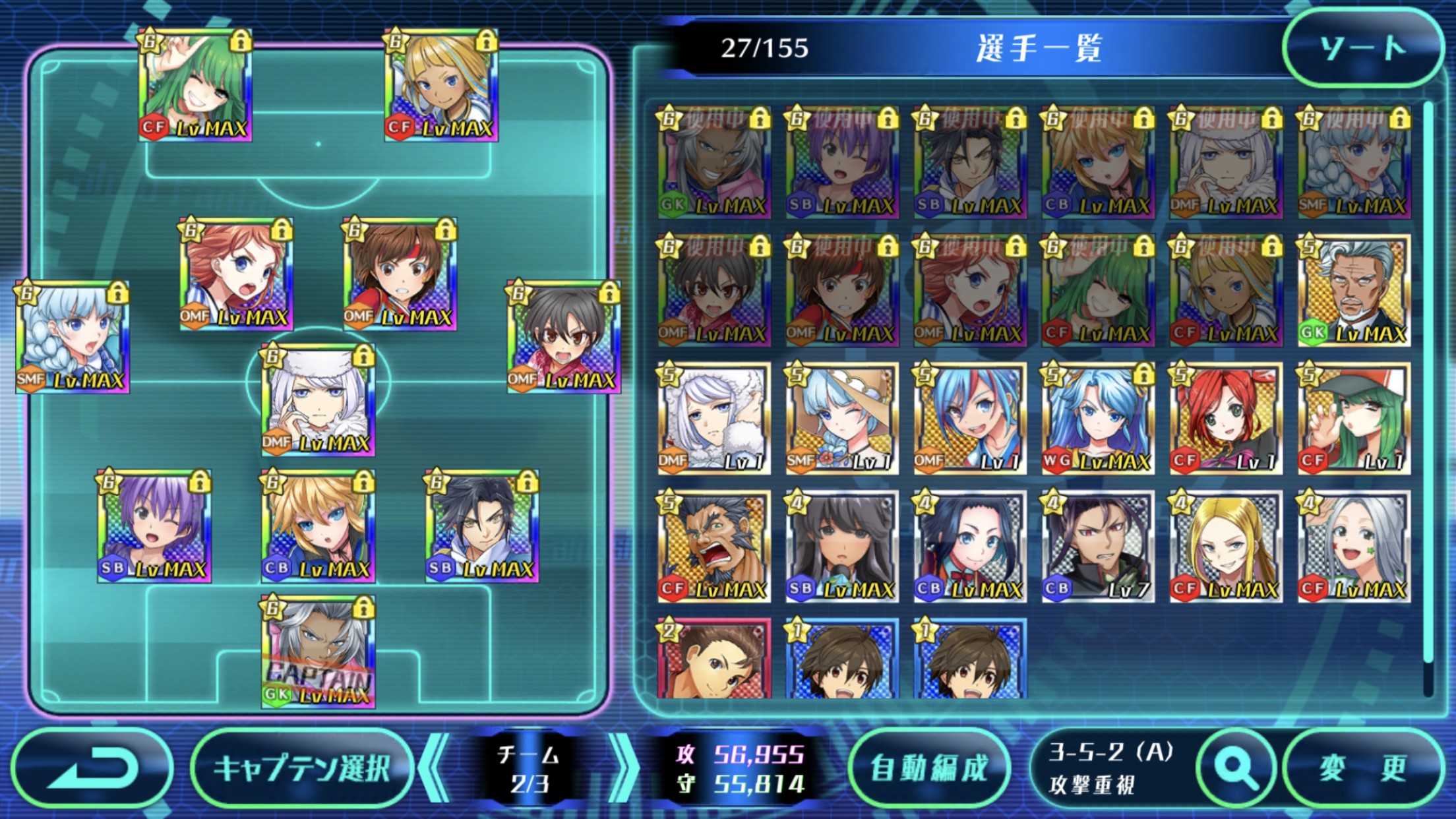Pick the blonde 4-star CF Lv MAX card
Screen dimensions: 1456x819
pos(1226,546)
